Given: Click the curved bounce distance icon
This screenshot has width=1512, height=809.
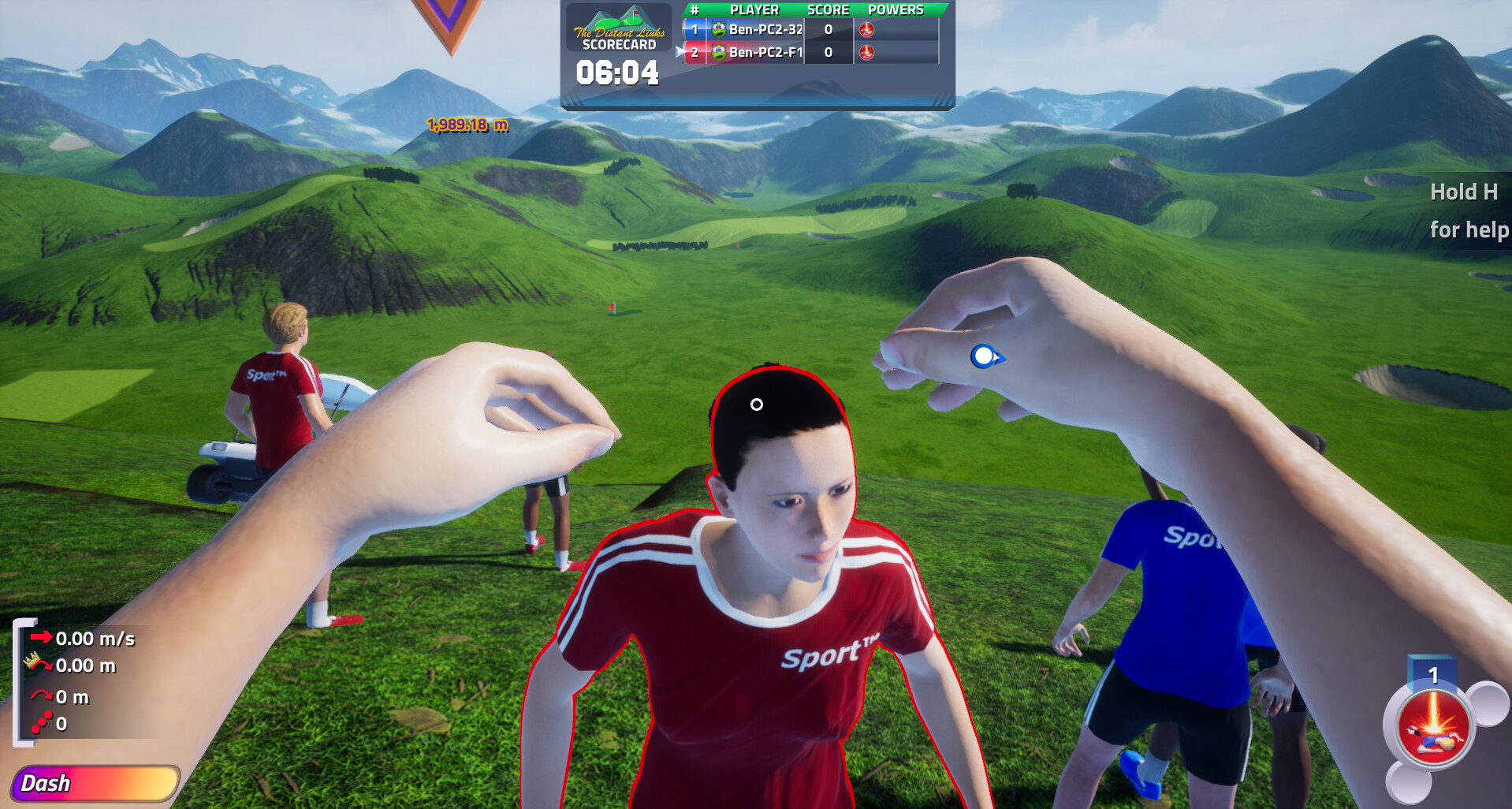Looking at the screenshot, I should tap(41, 695).
